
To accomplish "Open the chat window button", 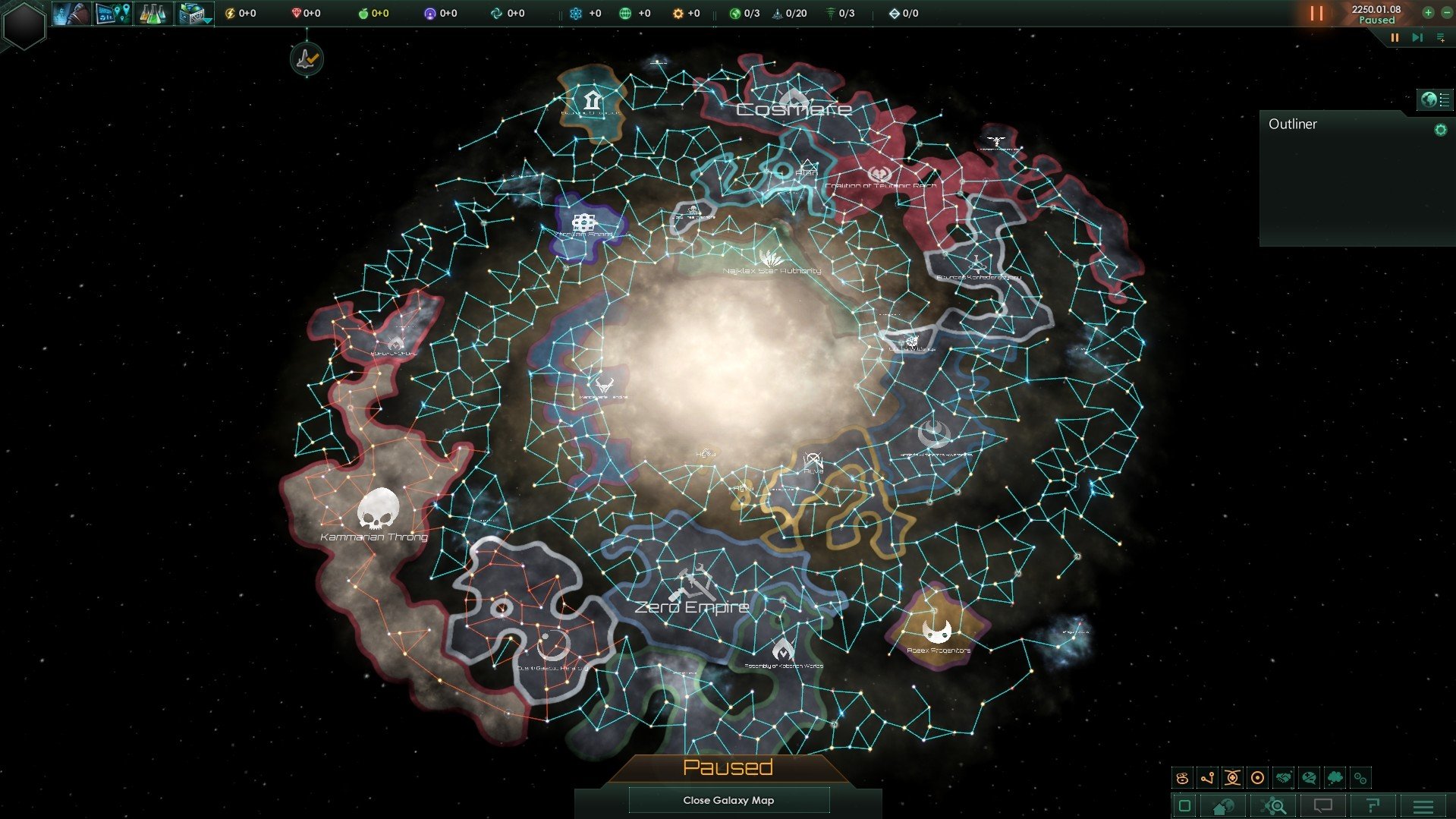I will pos(1322,806).
